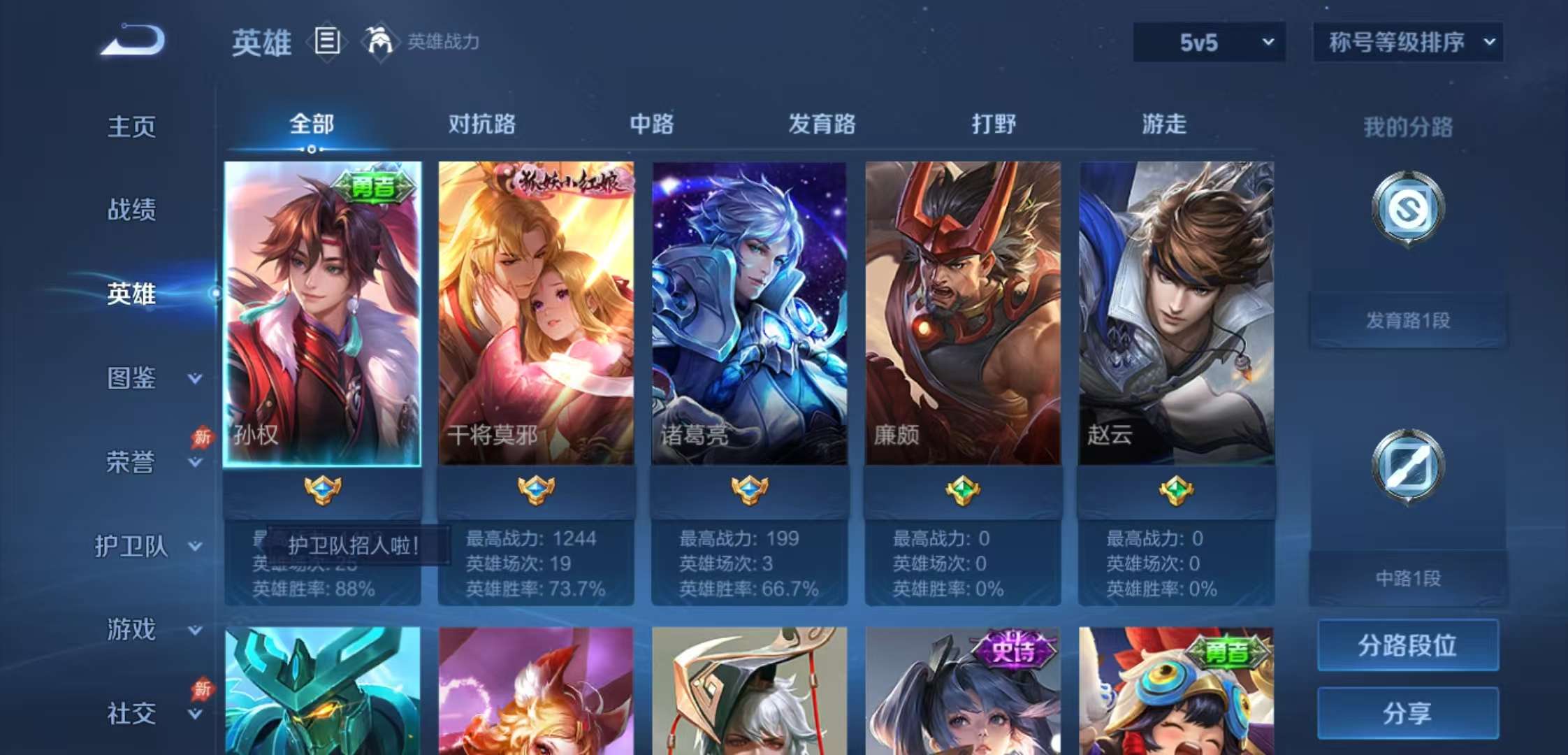Switch to the 打野 tab
Viewport: 1568px width, 755px height.
click(994, 124)
